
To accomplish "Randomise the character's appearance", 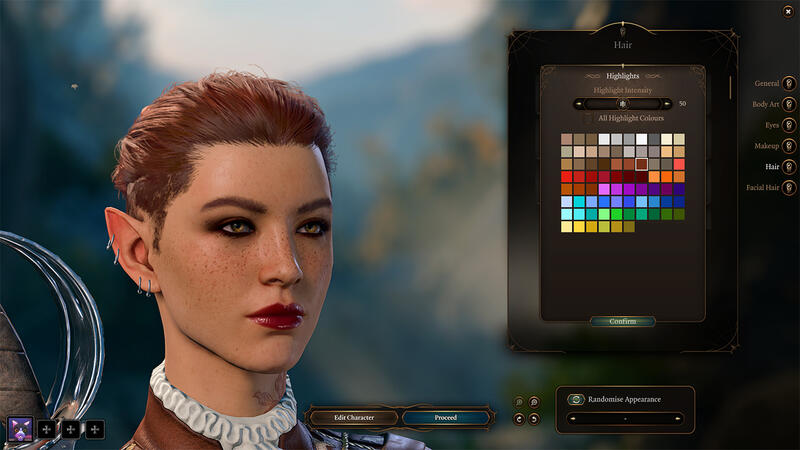I will pyautogui.click(x=576, y=399).
